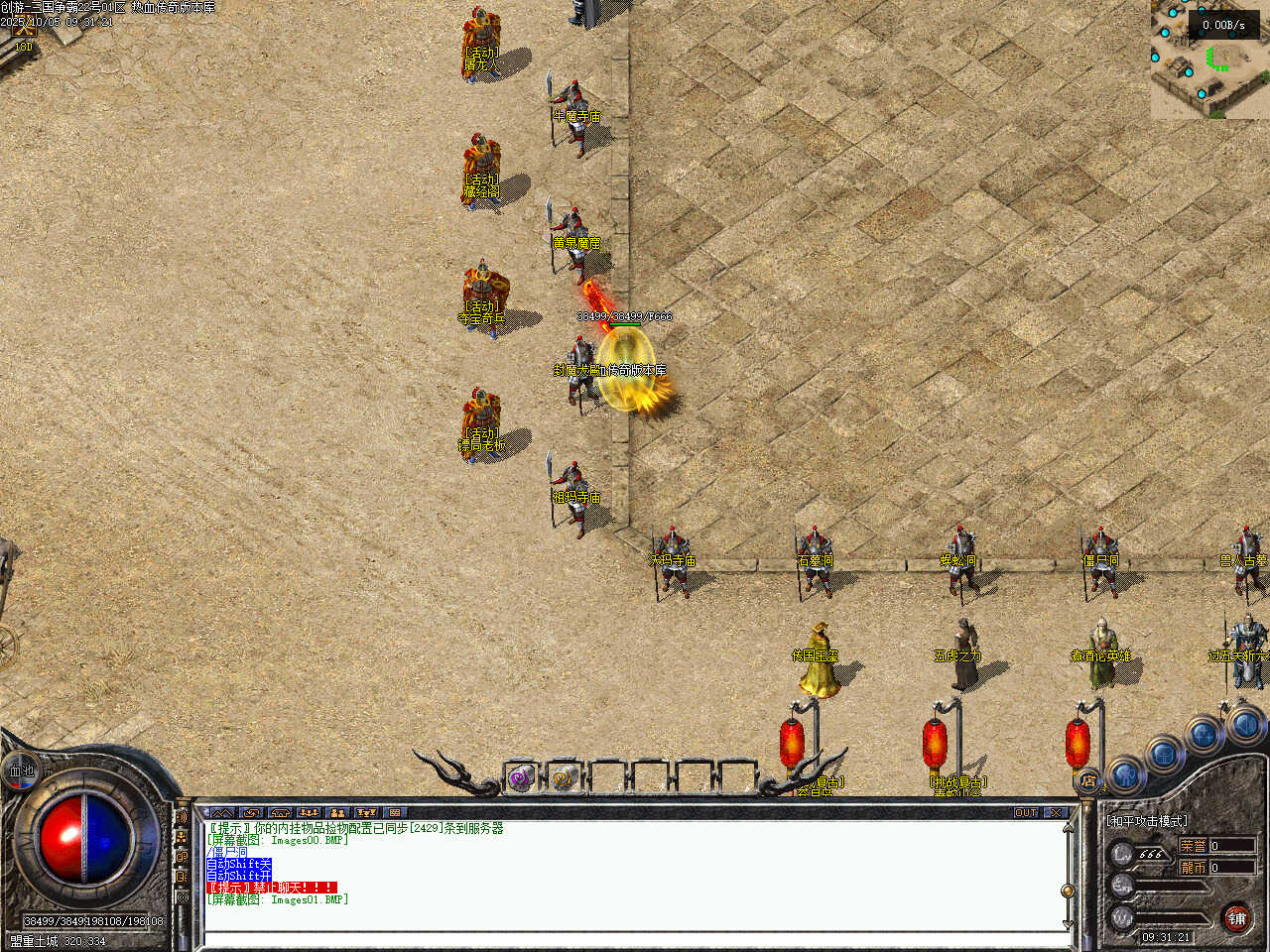Click the mountain-shaped first chat toolbar icon
This screenshot has width=1270, height=952.
point(222,812)
